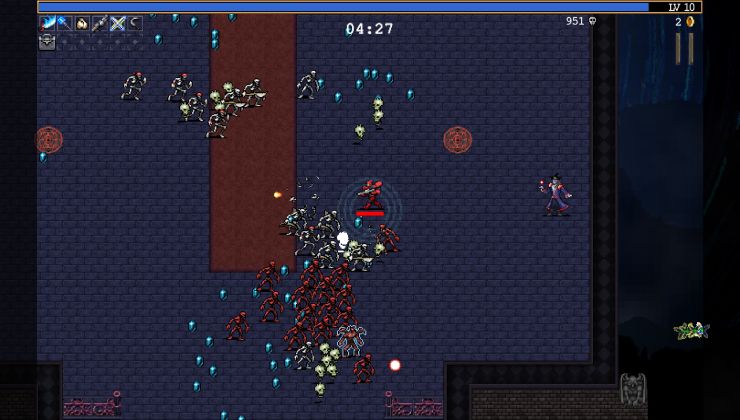This screenshot has width=740, height=420.
Task: Click the blue magic wand weapon icon
Action: (x=64, y=23)
